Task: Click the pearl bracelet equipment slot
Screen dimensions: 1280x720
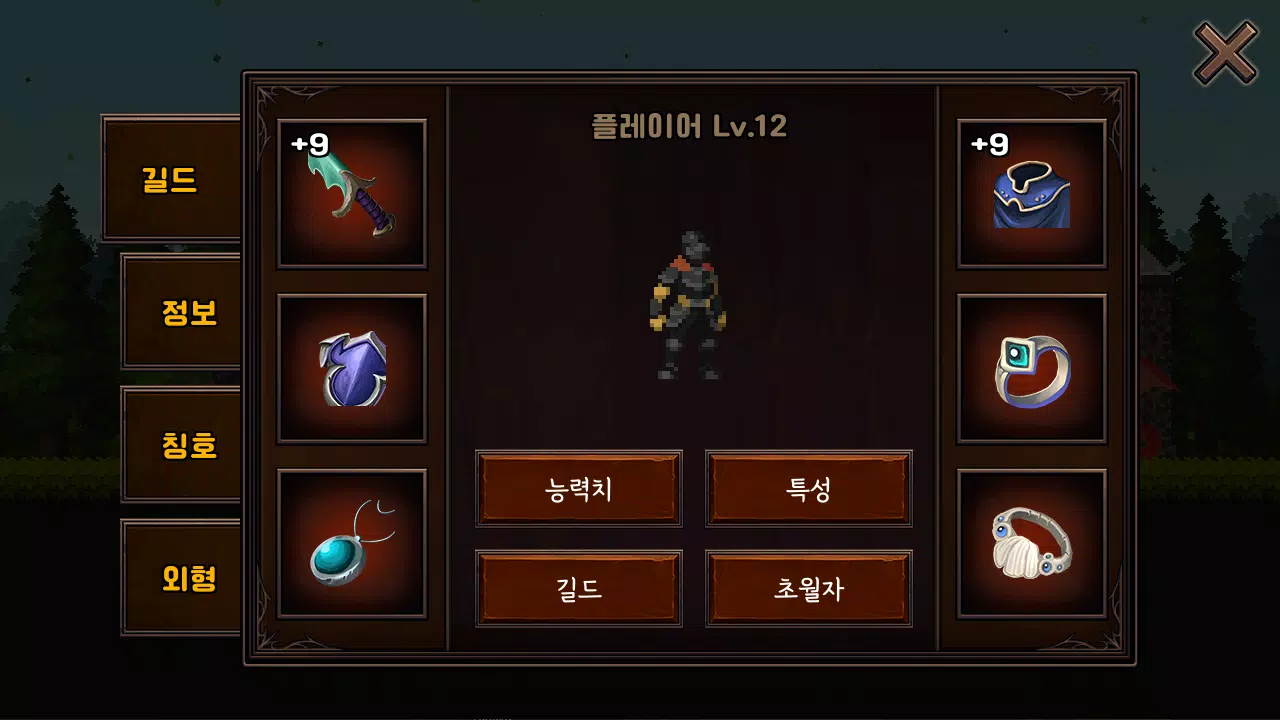Action: (1032, 541)
